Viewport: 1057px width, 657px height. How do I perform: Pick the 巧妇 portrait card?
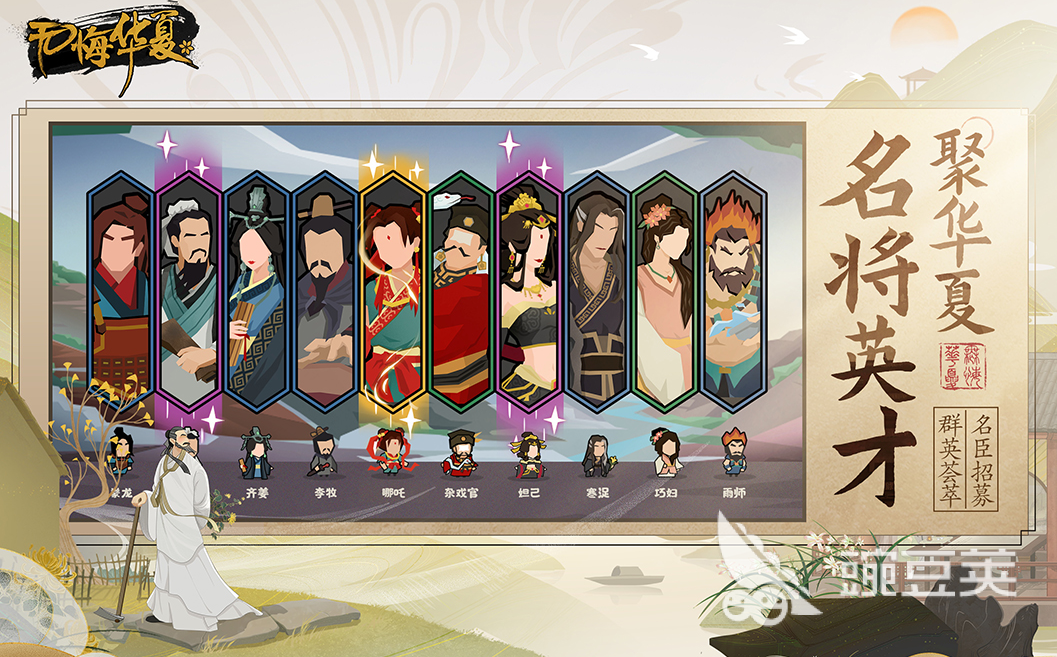pyautogui.click(x=665, y=290)
